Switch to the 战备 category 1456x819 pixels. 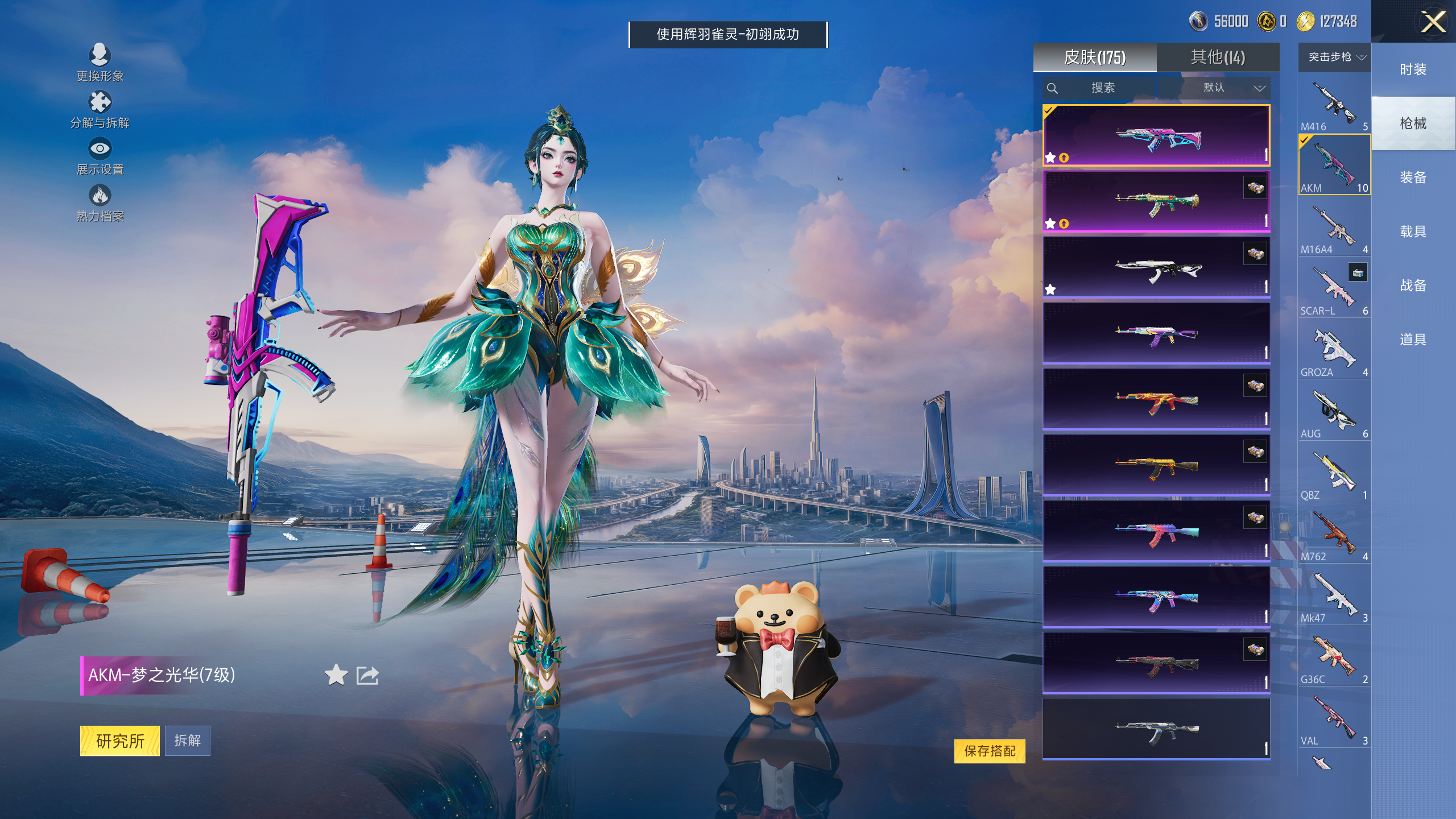pos(1413,286)
